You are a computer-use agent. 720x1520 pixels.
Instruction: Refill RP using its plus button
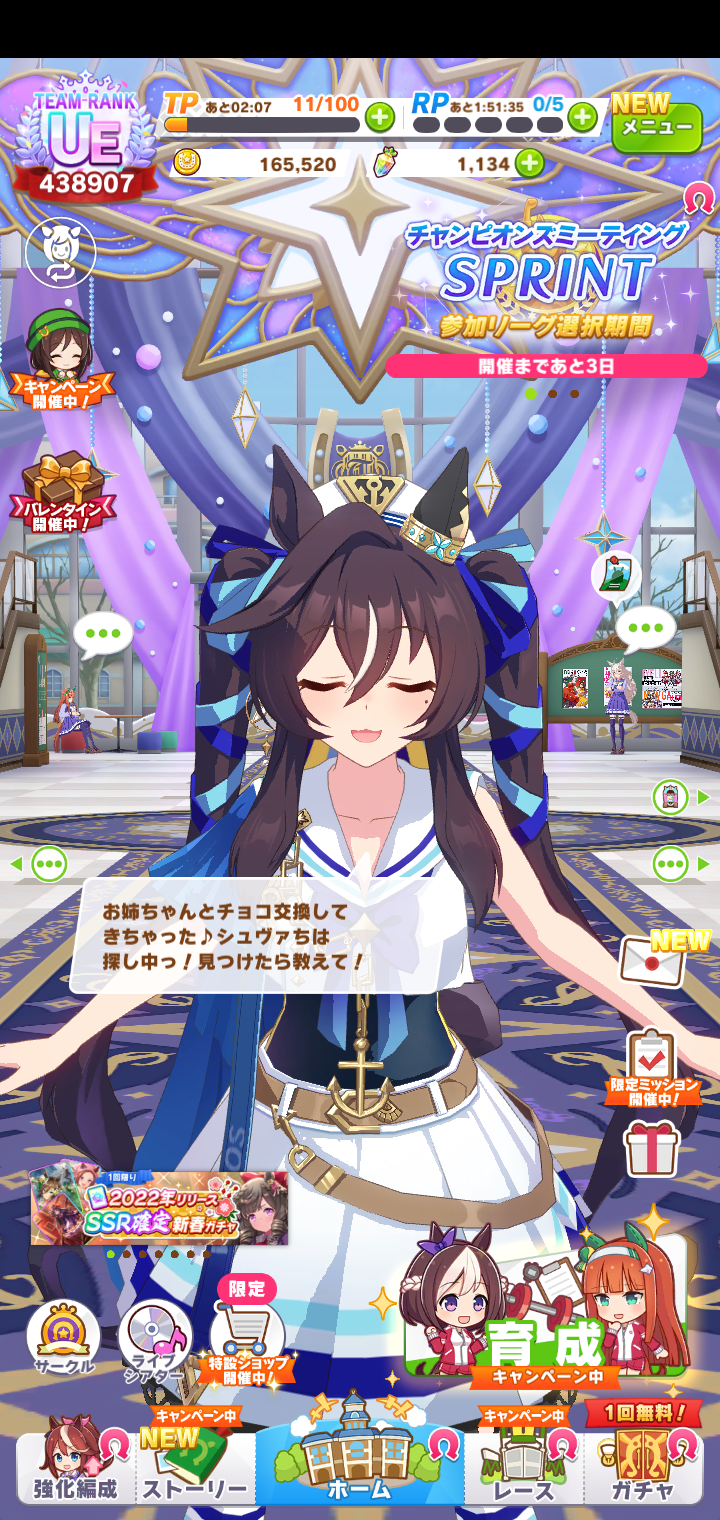[582, 118]
